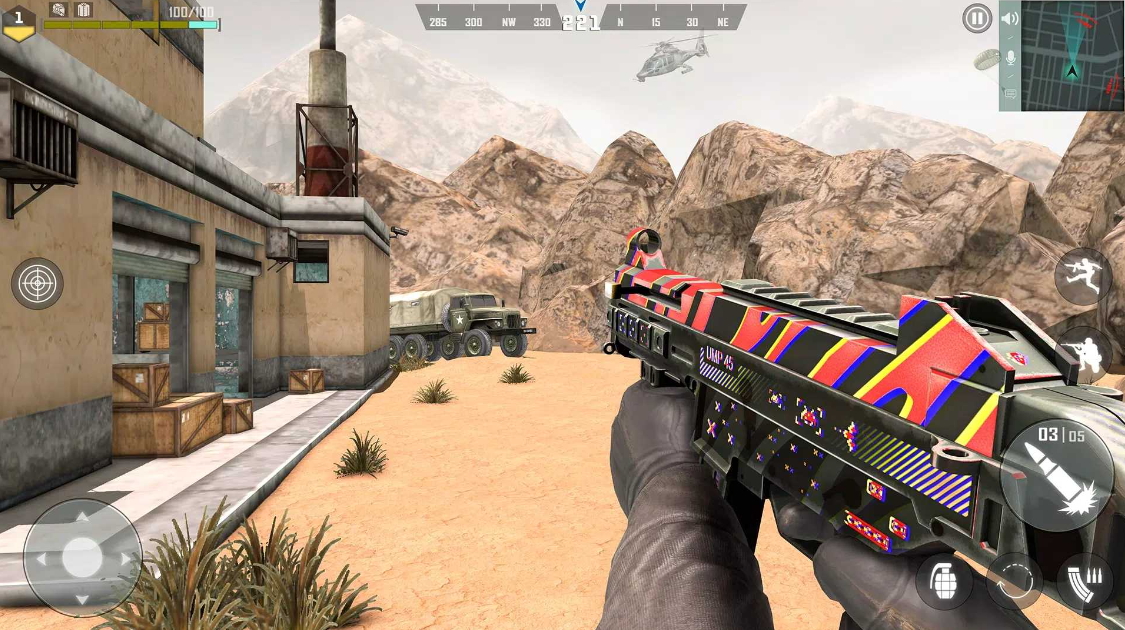Switch weapon with the circular arrow button

pos(1014,581)
